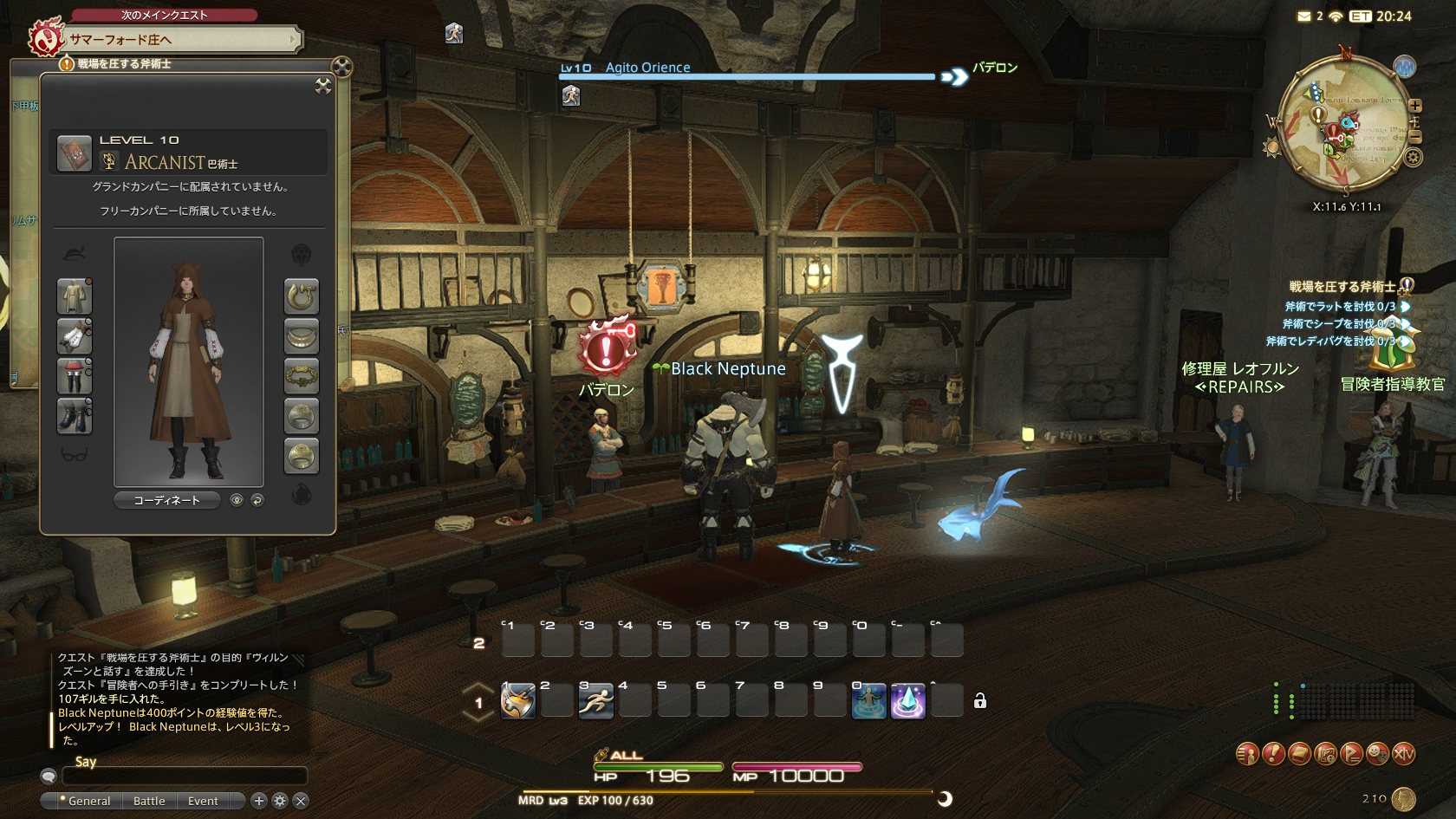
Task: Select the equipped robe body slot
Action: click(75, 296)
